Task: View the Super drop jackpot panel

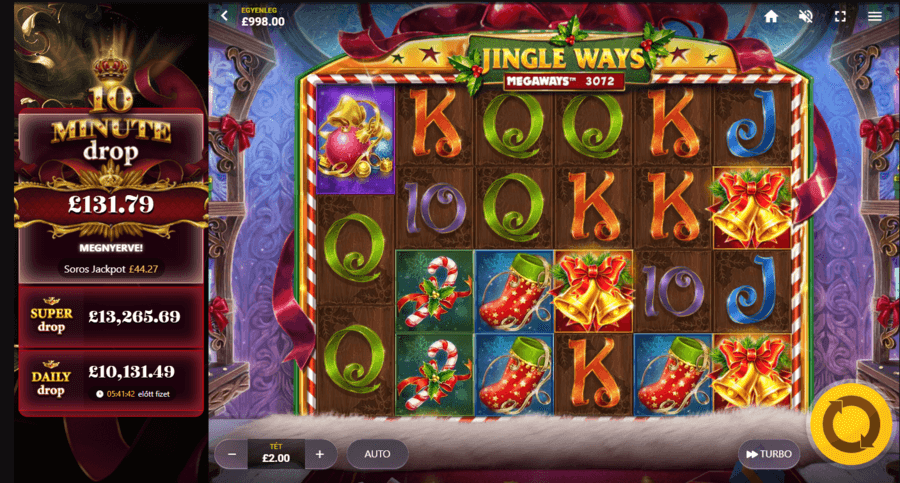Action: (x=110, y=316)
